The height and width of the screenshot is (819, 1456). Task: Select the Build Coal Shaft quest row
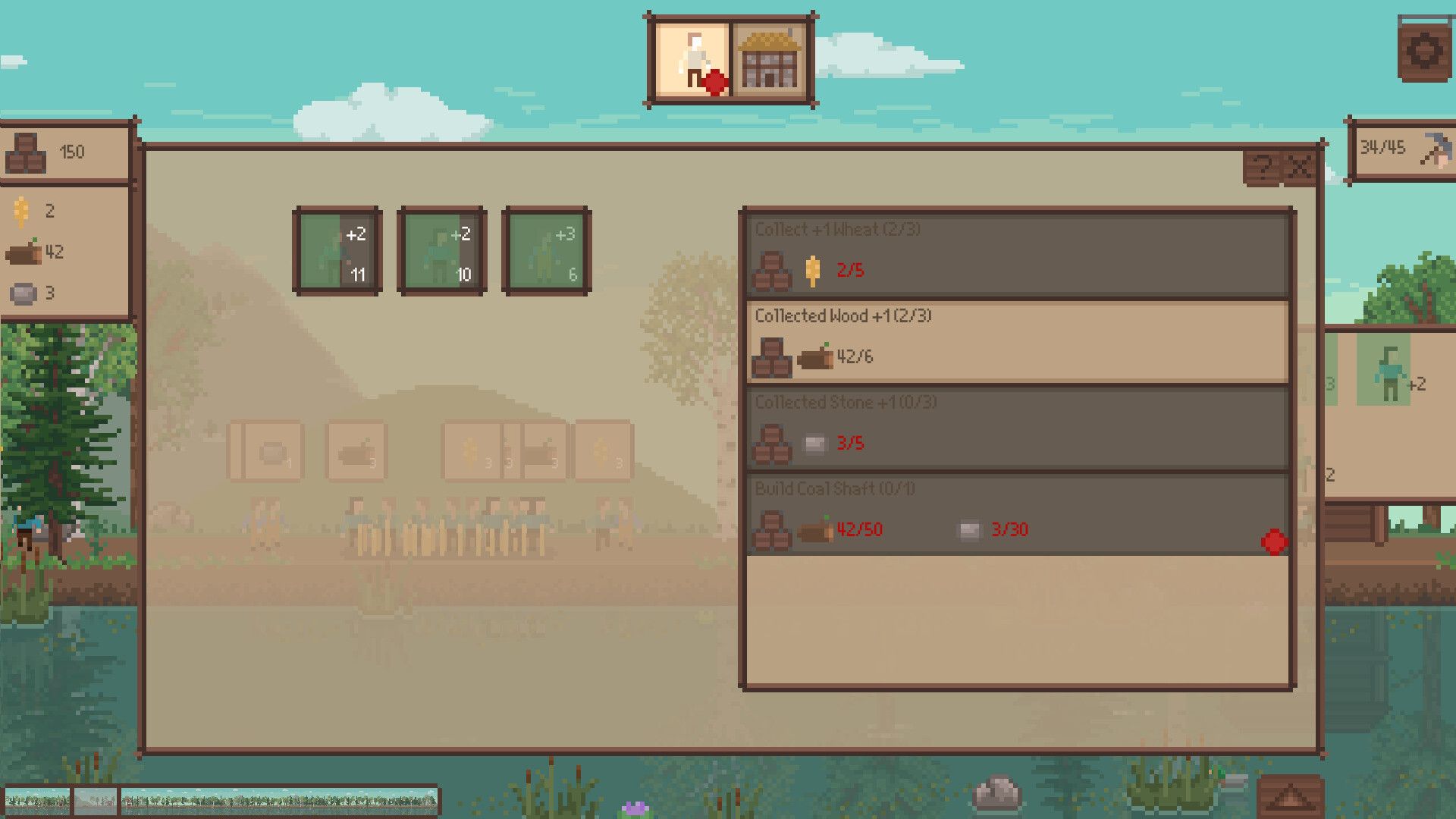(1016, 515)
